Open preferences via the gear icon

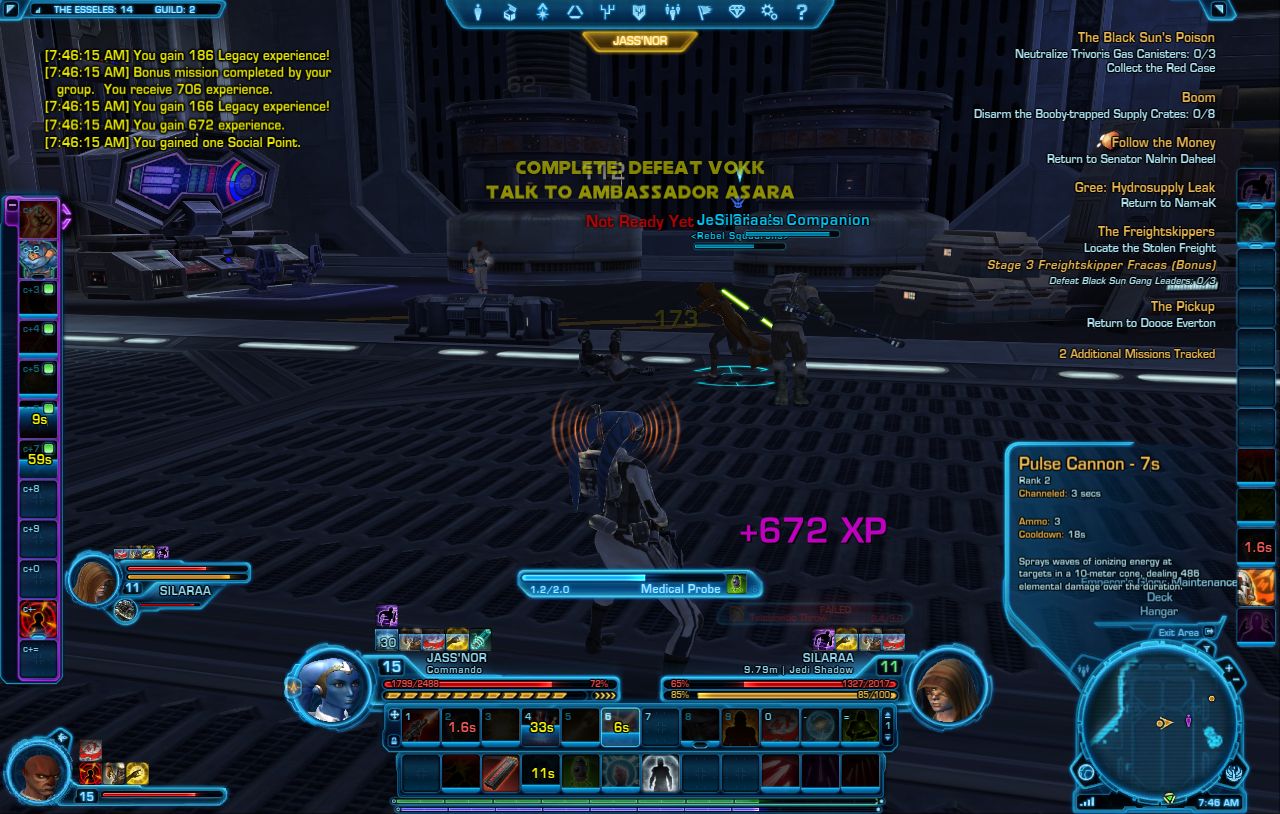769,12
